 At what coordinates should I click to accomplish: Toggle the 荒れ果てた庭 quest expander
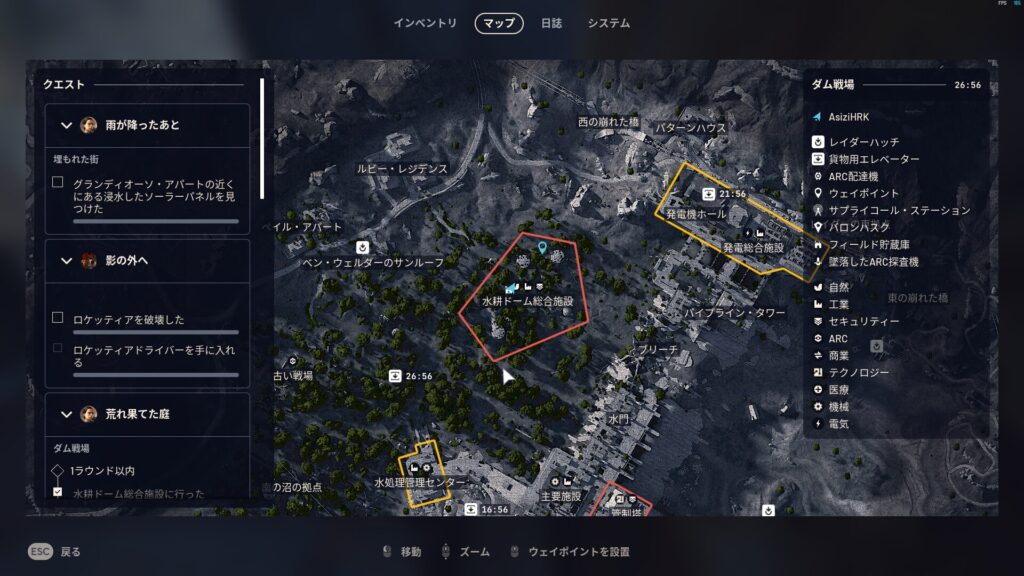[x=67, y=413]
